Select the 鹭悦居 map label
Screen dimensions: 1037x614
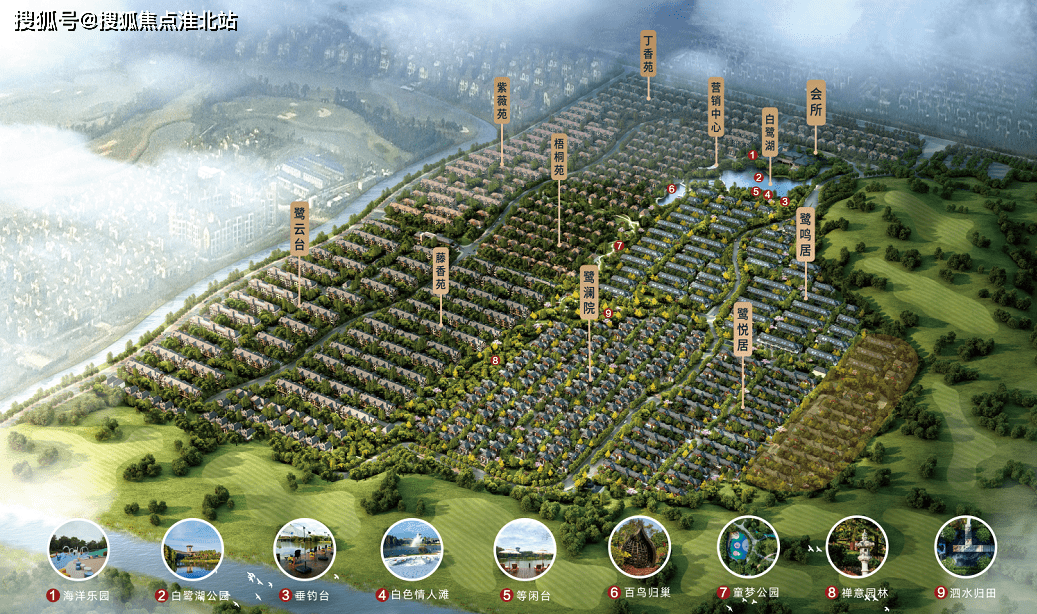click(742, 329)
